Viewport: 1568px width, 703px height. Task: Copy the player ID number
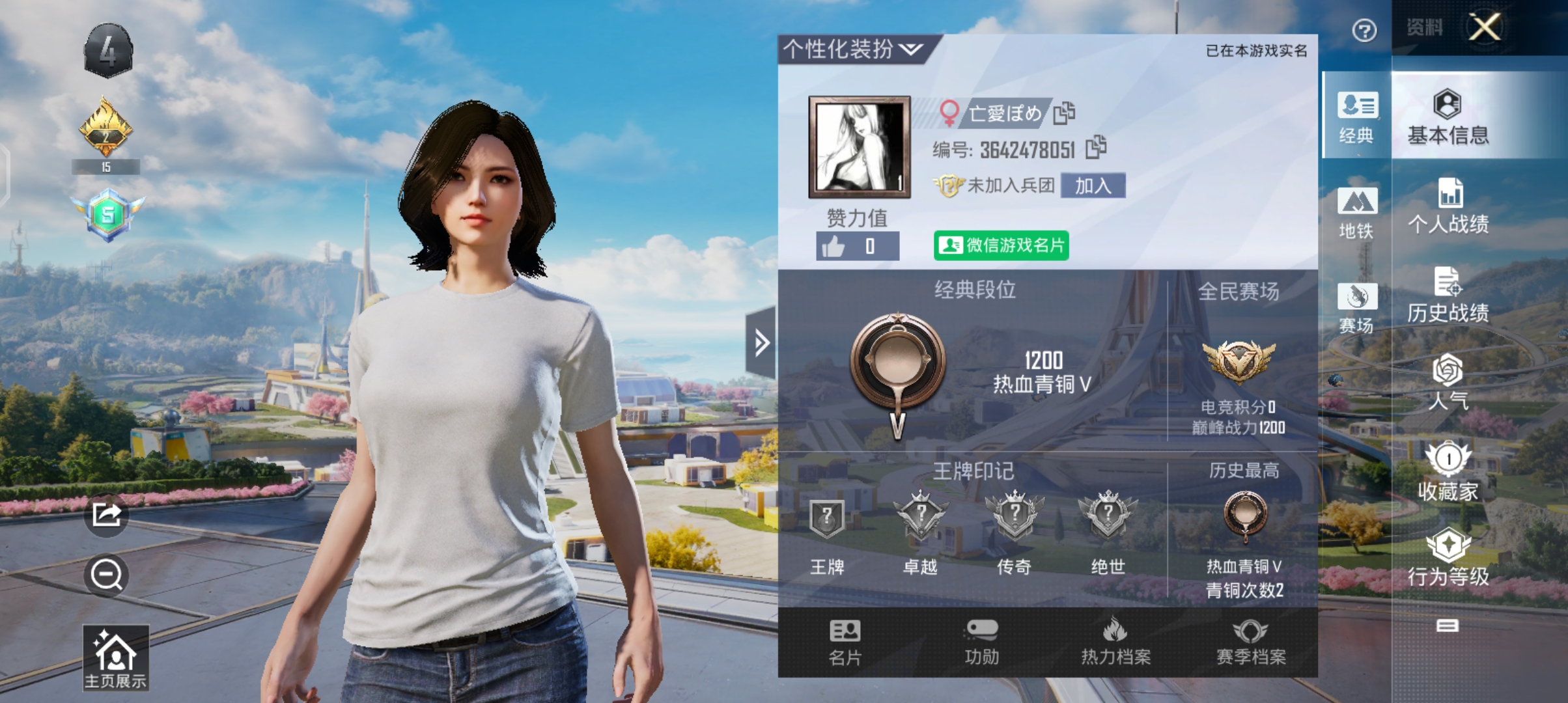[1096, 148]
